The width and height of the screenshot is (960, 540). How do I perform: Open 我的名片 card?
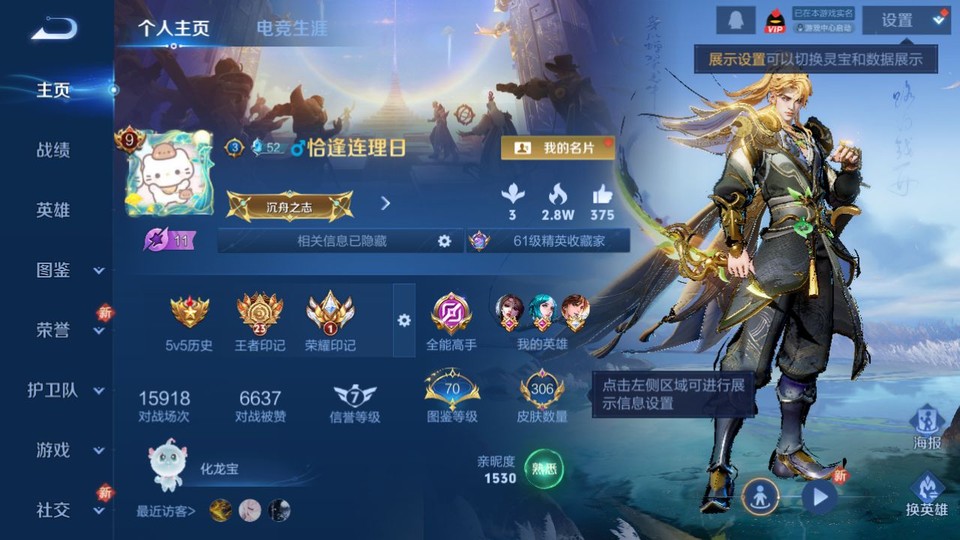[x=558, y=148]
